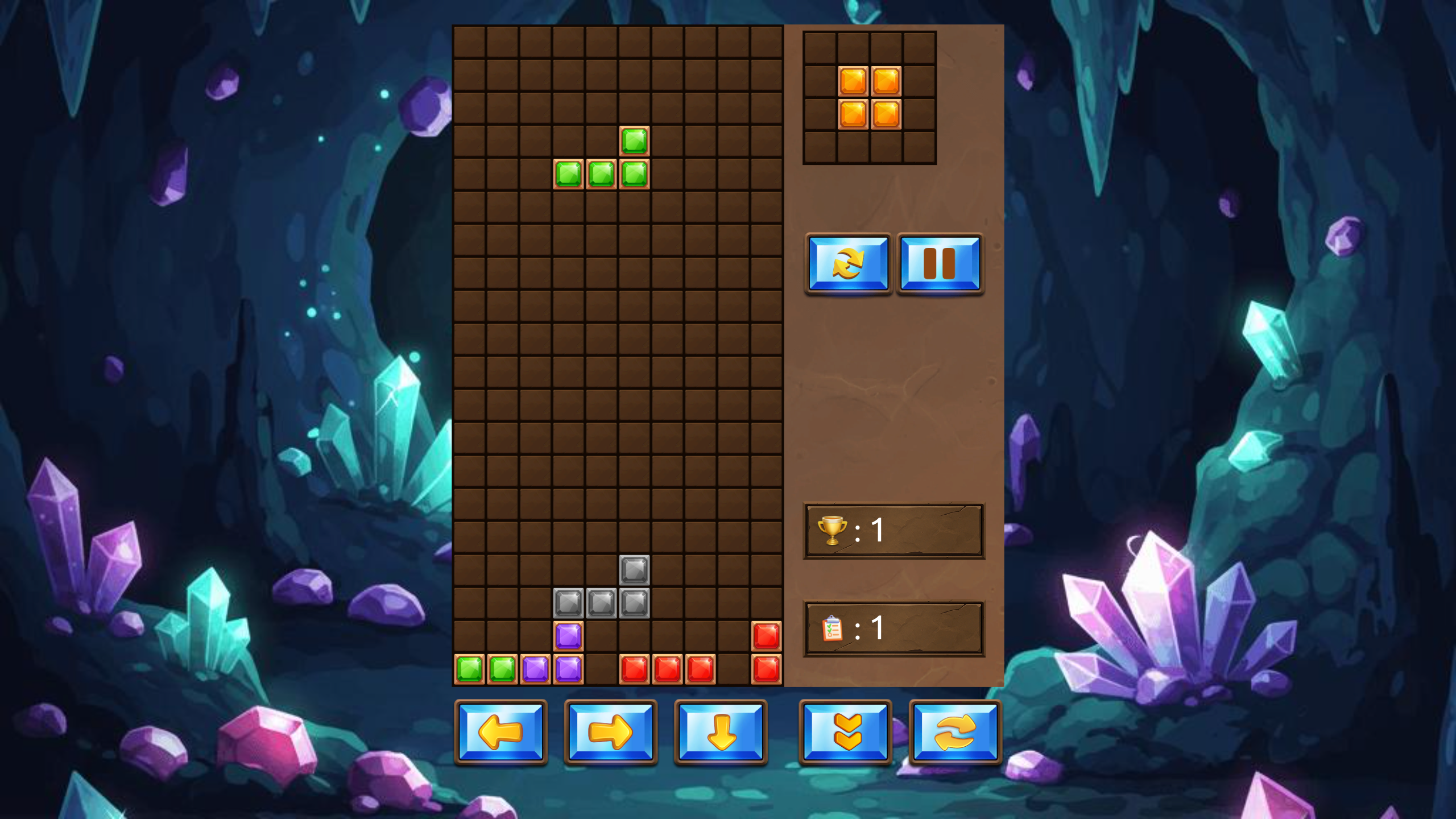Click the single down arrow icon

722,734
